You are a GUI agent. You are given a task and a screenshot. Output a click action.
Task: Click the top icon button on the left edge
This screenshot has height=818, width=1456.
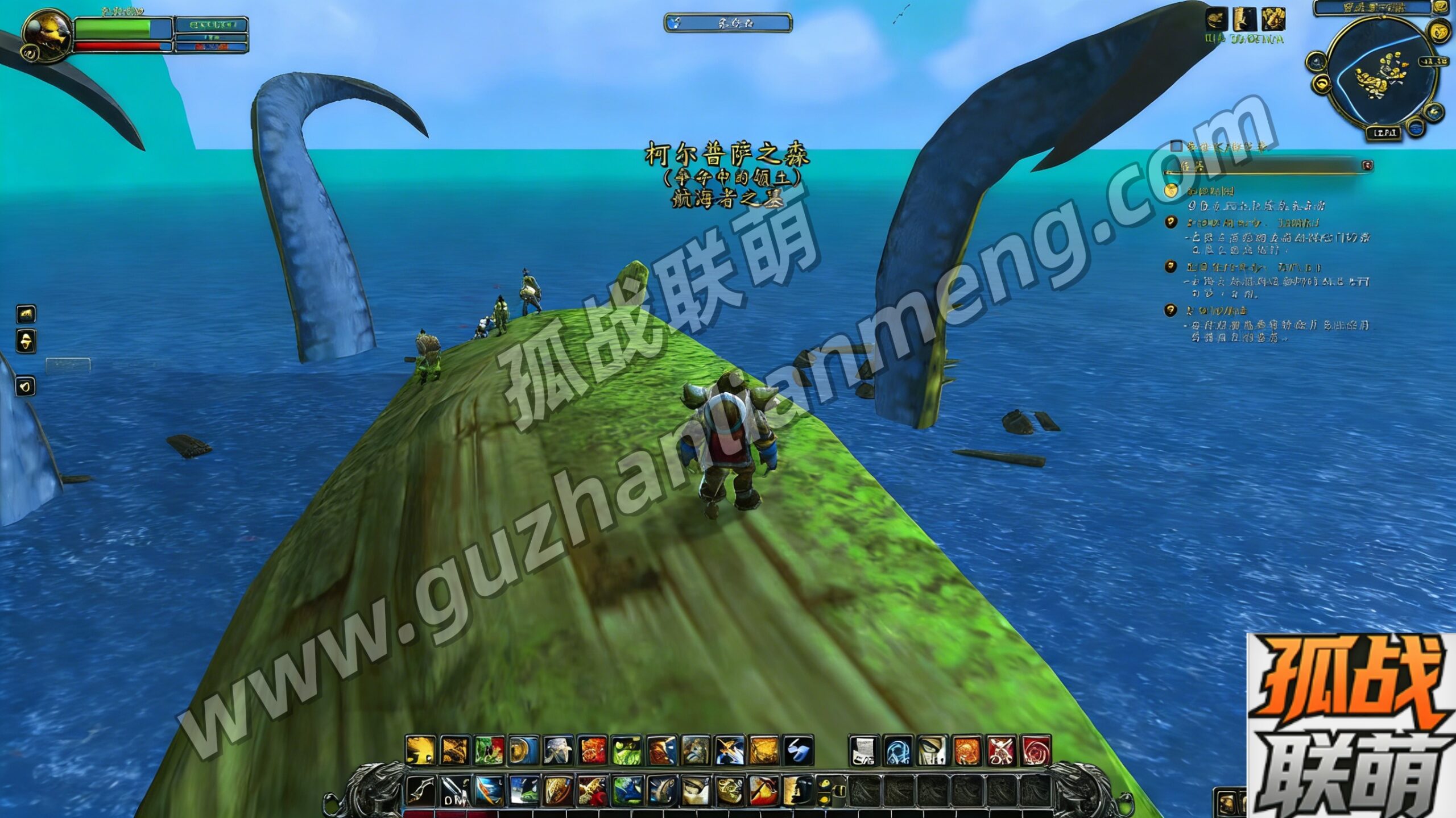tap(26, 314)
